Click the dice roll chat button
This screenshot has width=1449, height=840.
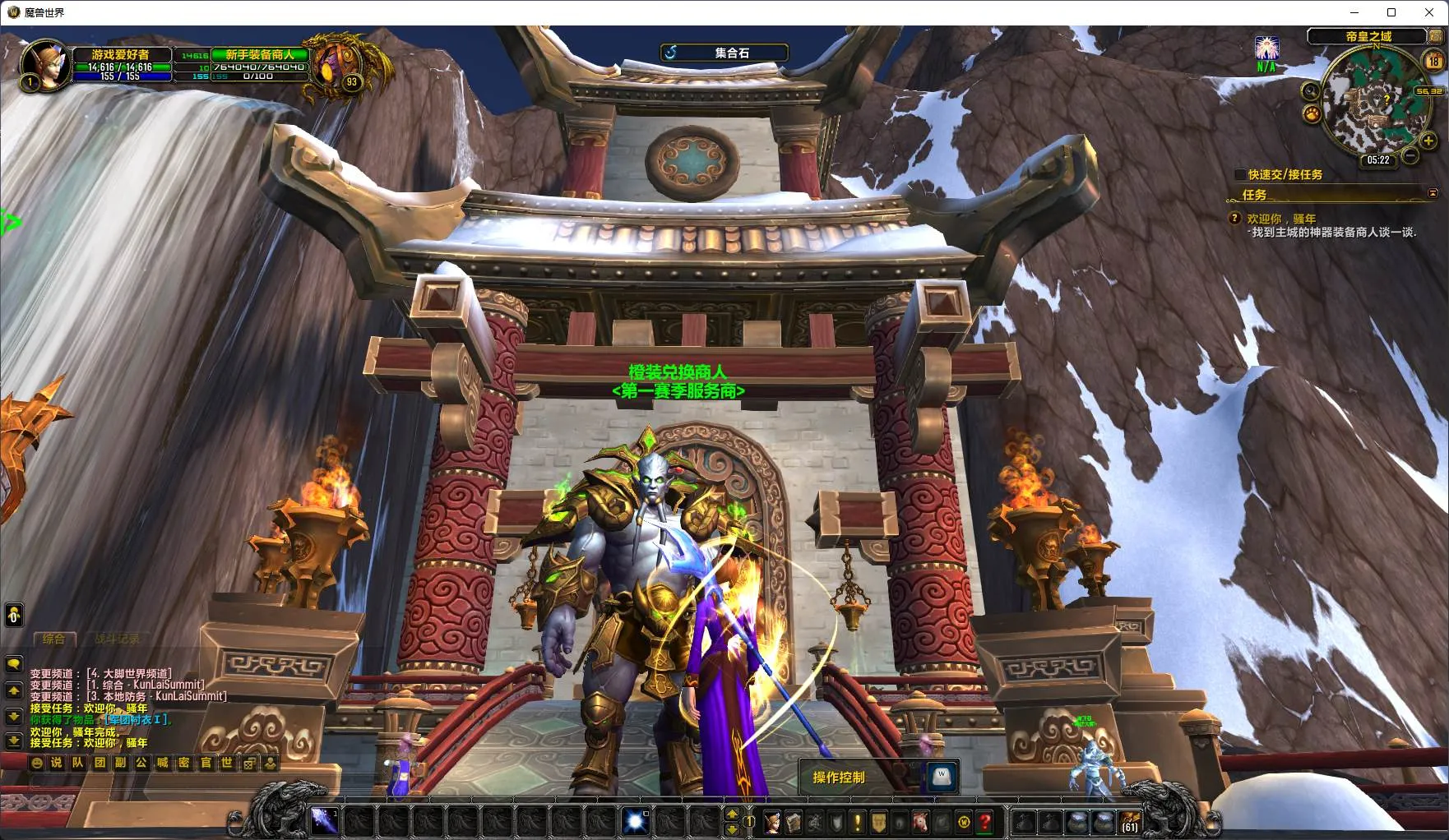[x=248, y=763]
